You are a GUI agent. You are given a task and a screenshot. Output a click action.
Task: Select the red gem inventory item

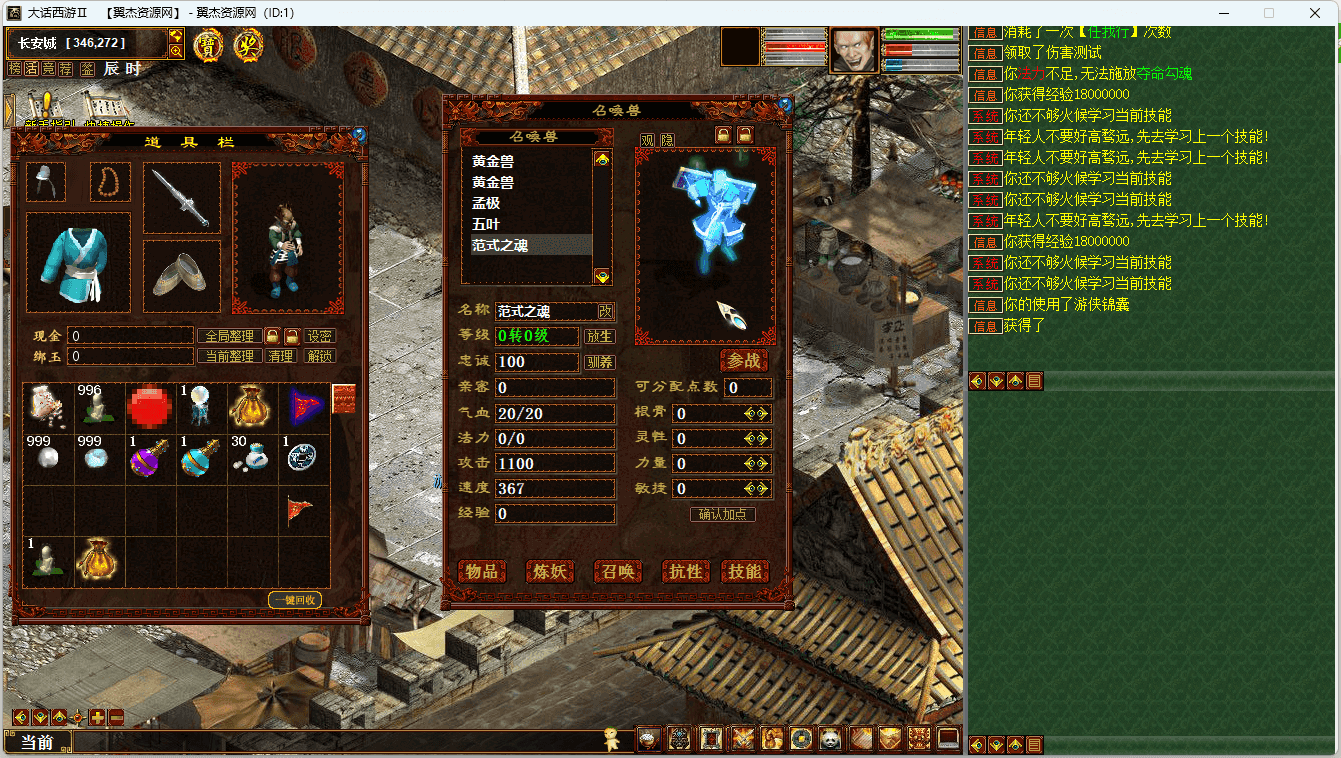click(151, 408)
